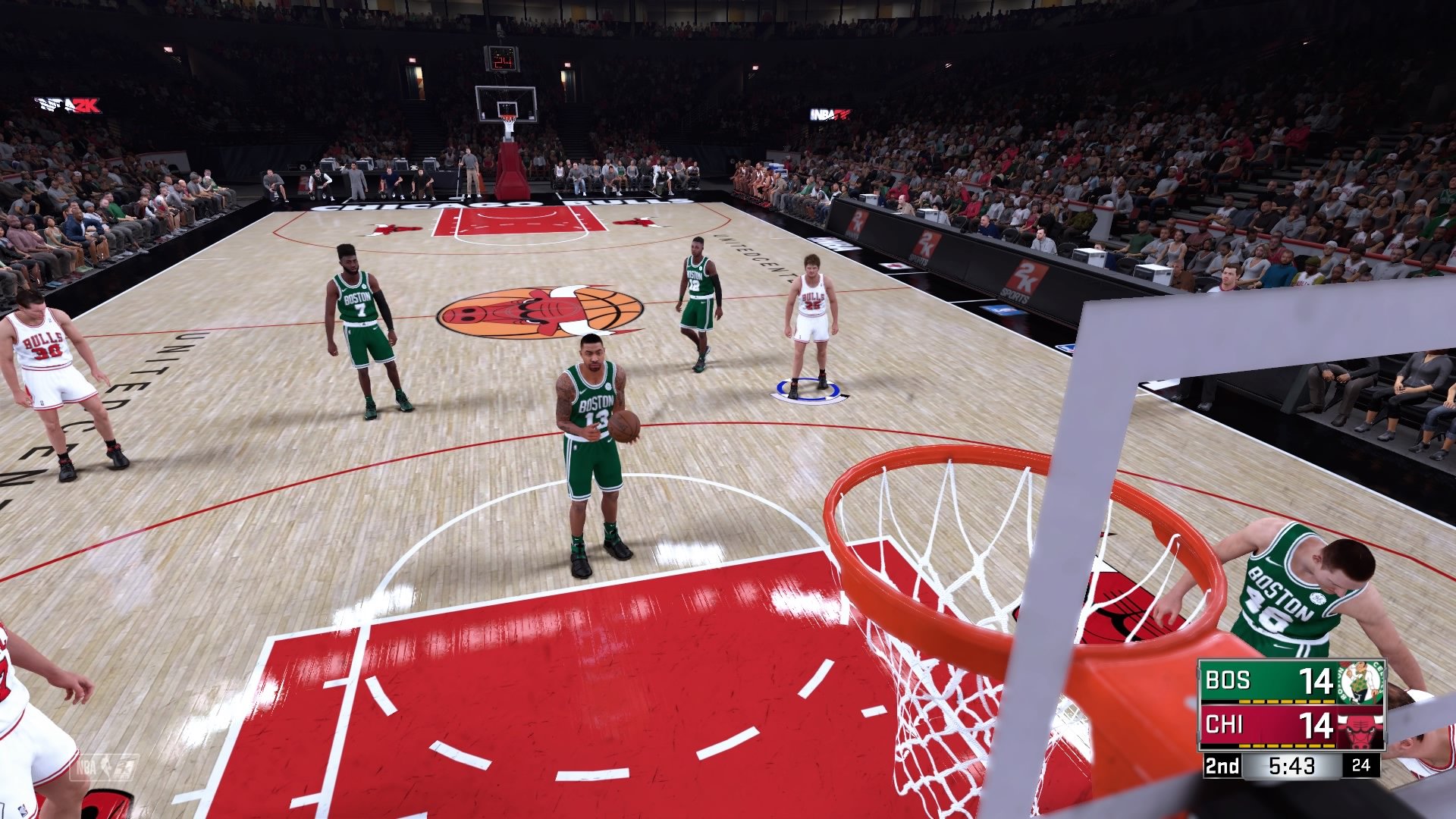Image resolution: width=1456 pixels, height=819 pixels.
Task: Click the Chicago Bulls logo on the scoreboard
Action: coord(1360,728)
